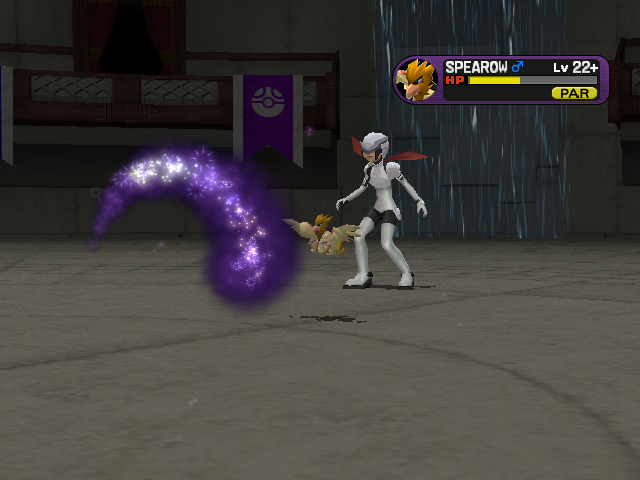
Task: Select the yellow PAR status badge
Action: [x=574, y=93]
